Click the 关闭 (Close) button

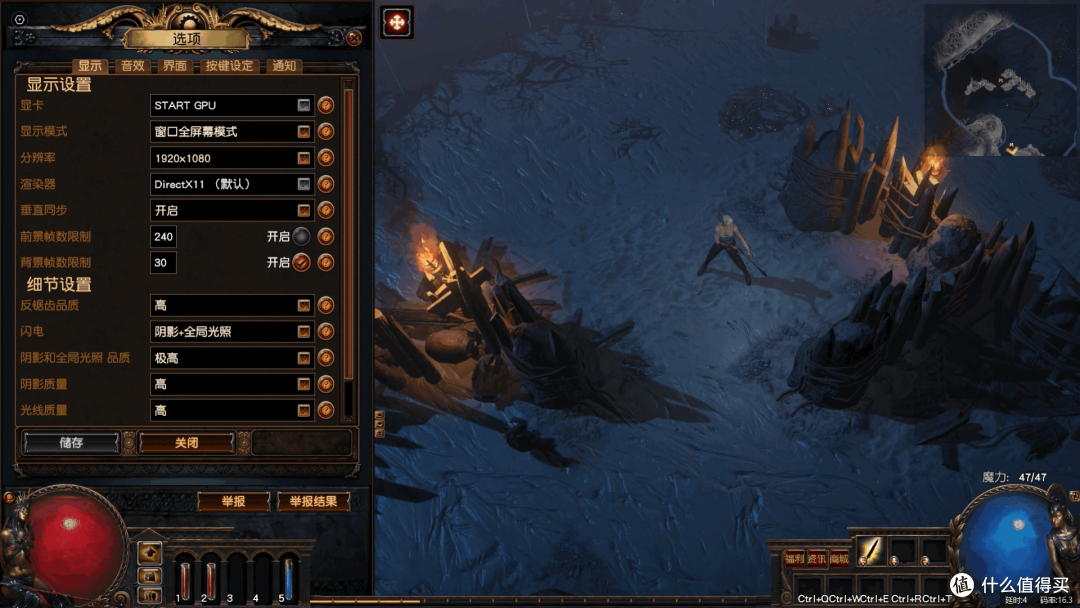click(x=186, y=442)
